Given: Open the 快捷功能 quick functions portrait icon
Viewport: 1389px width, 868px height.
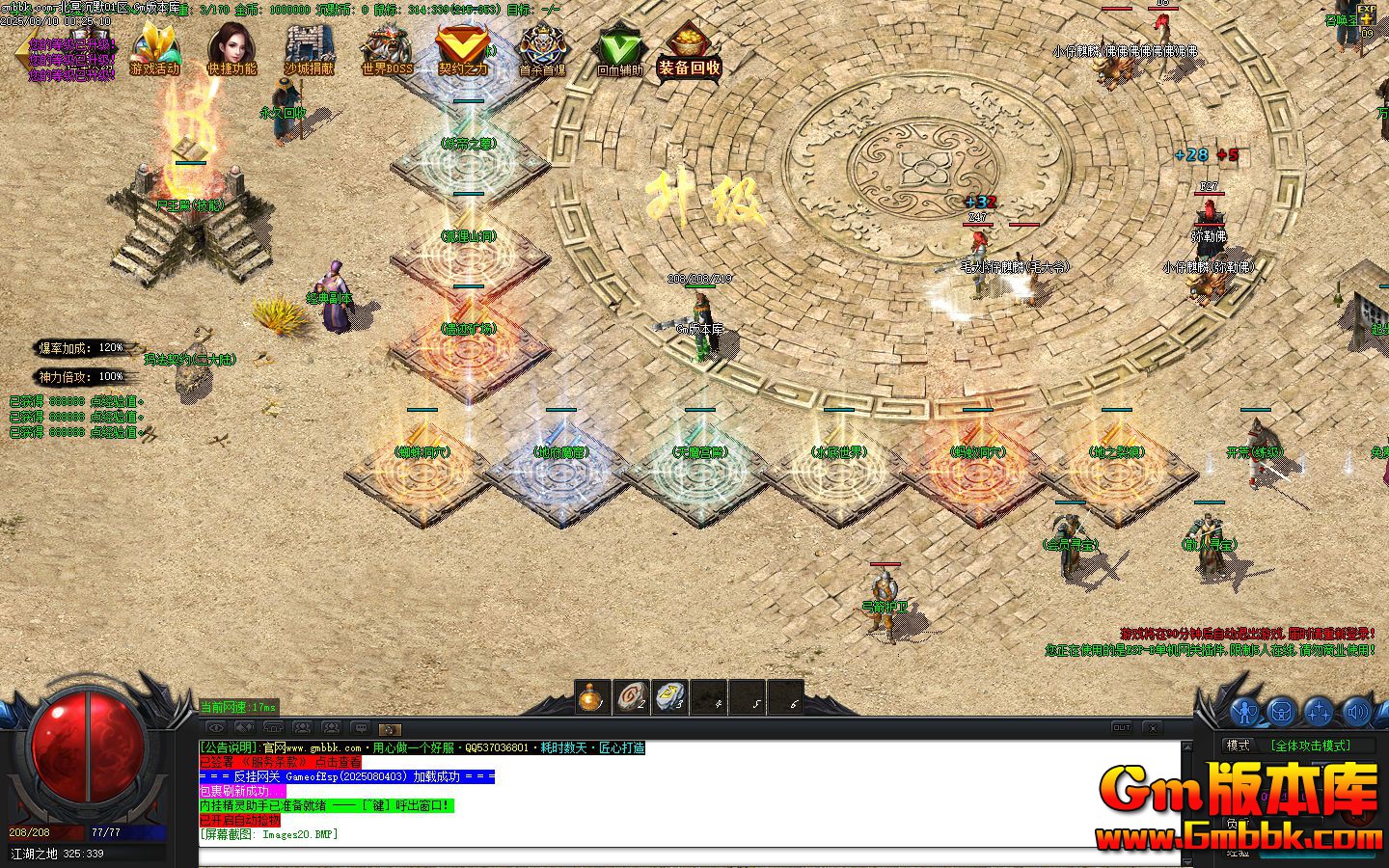Looking at the screenshot, I should [x=232, y=49].
